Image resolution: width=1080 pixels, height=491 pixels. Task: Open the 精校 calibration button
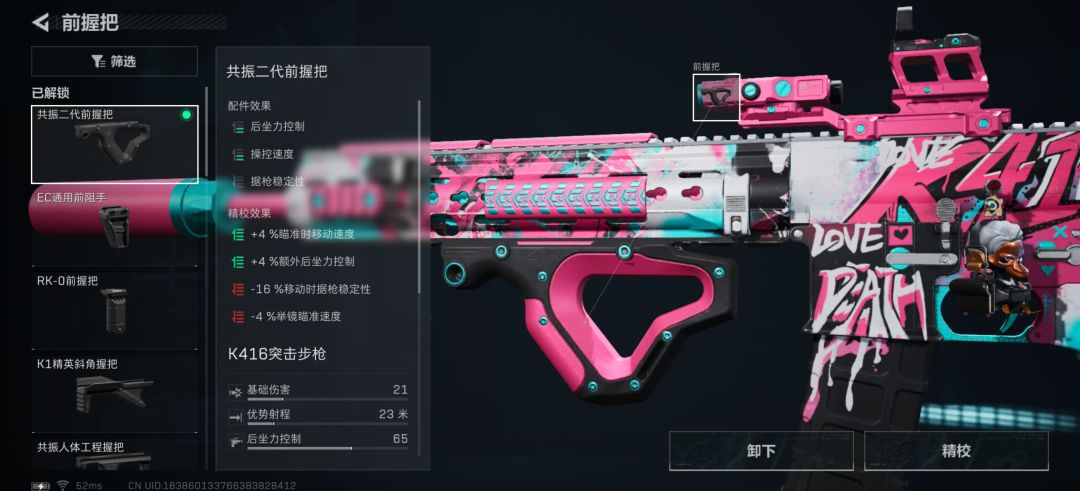coord(956,451)
